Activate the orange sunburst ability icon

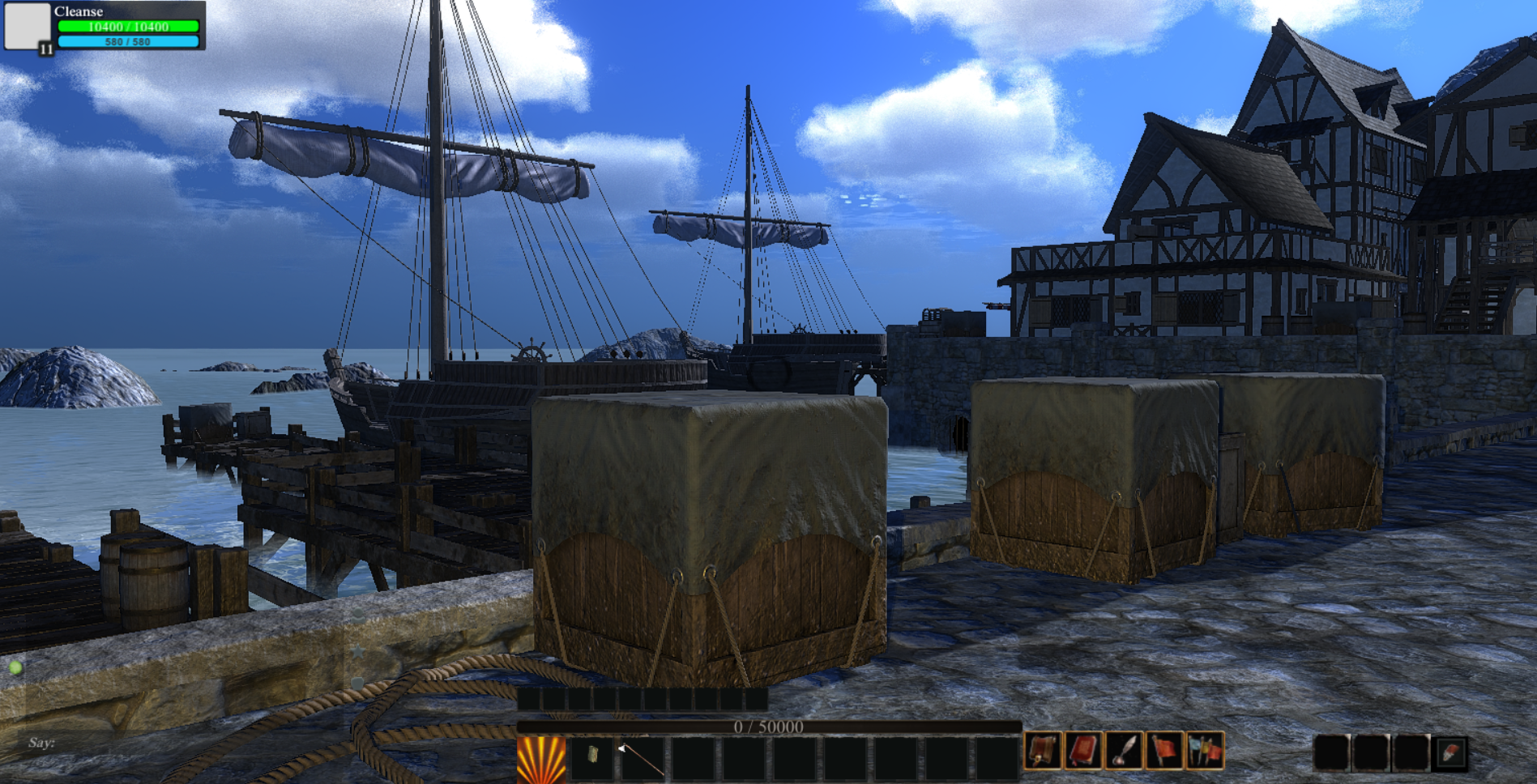541,760
